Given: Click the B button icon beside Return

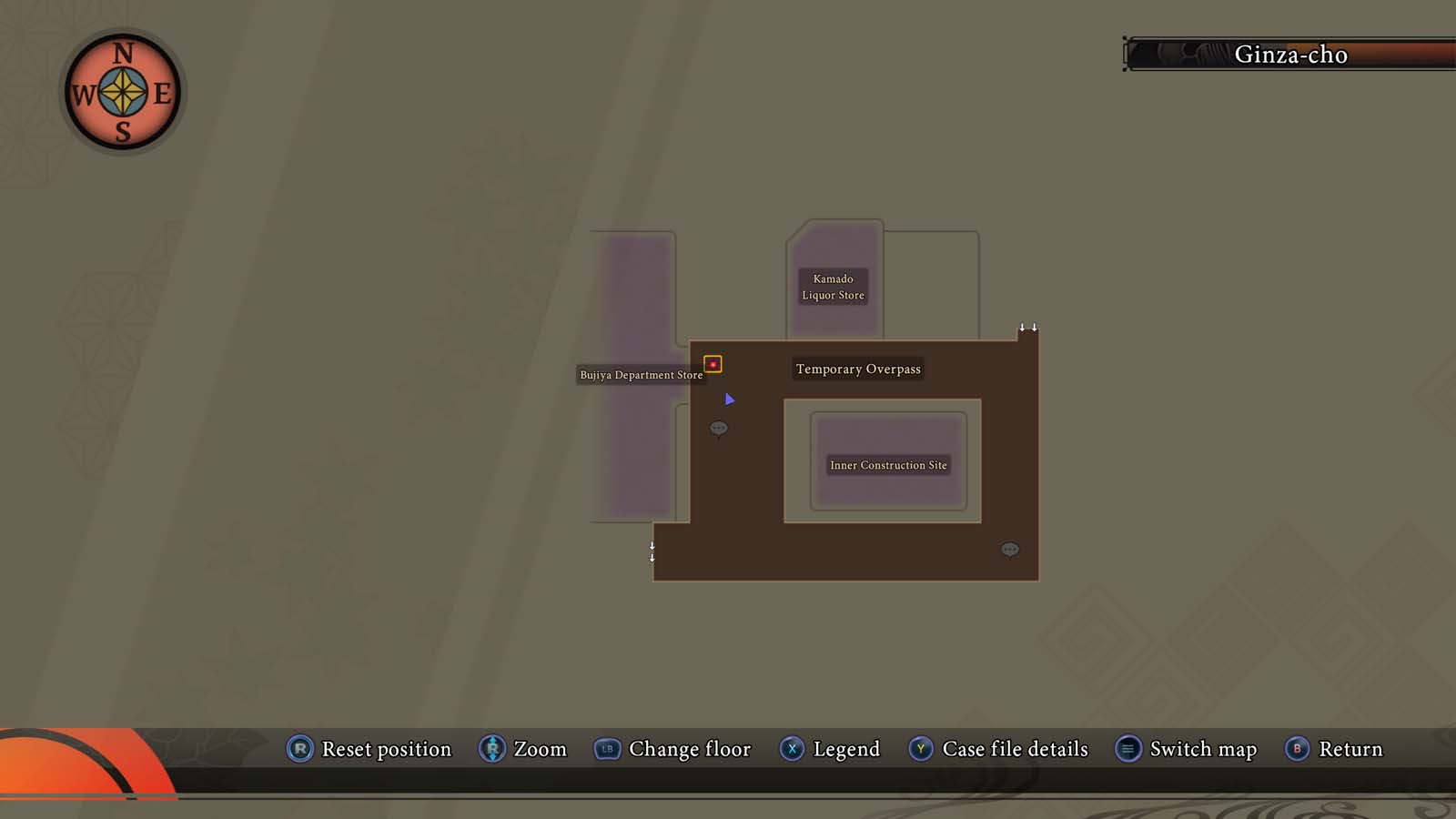Looking at the screenshot, I should click(x=1297, y=749).
